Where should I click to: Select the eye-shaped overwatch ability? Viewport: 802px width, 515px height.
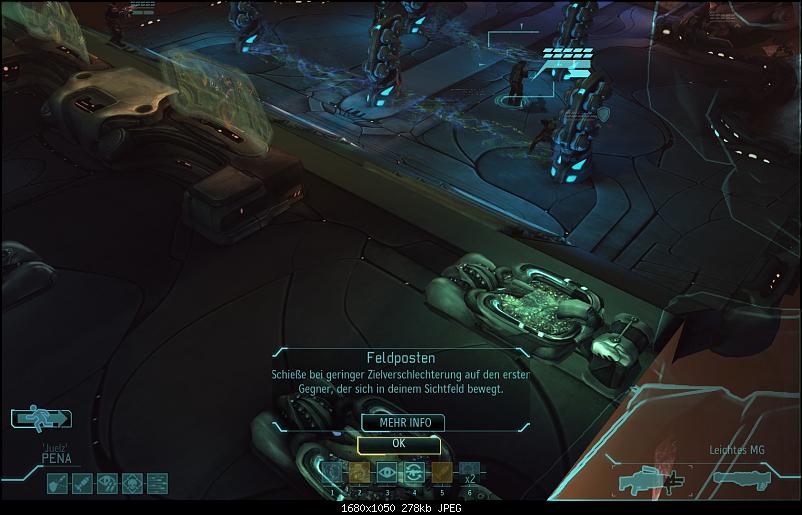tap(386, 472)
